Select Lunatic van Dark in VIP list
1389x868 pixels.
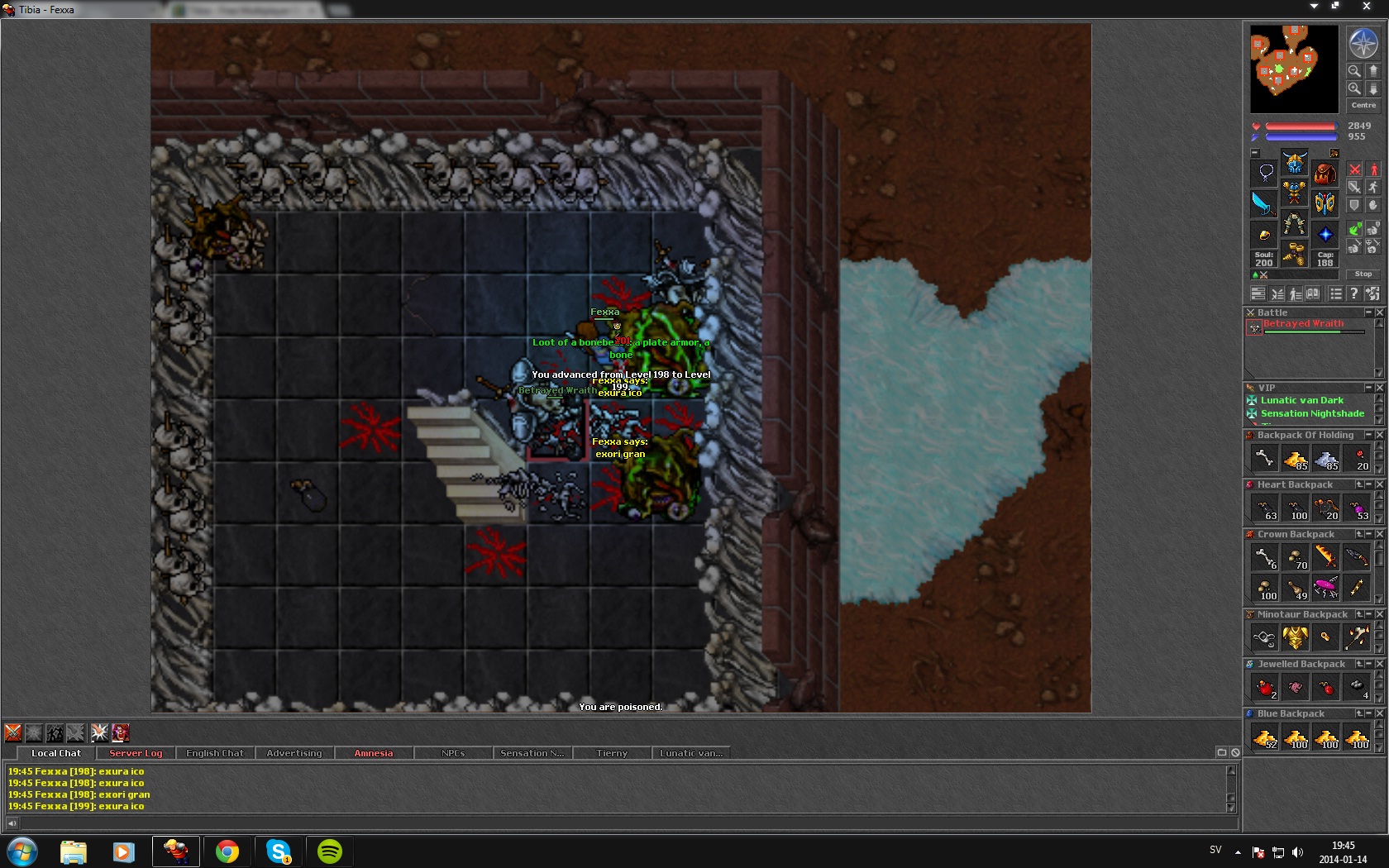point(1301,400)
